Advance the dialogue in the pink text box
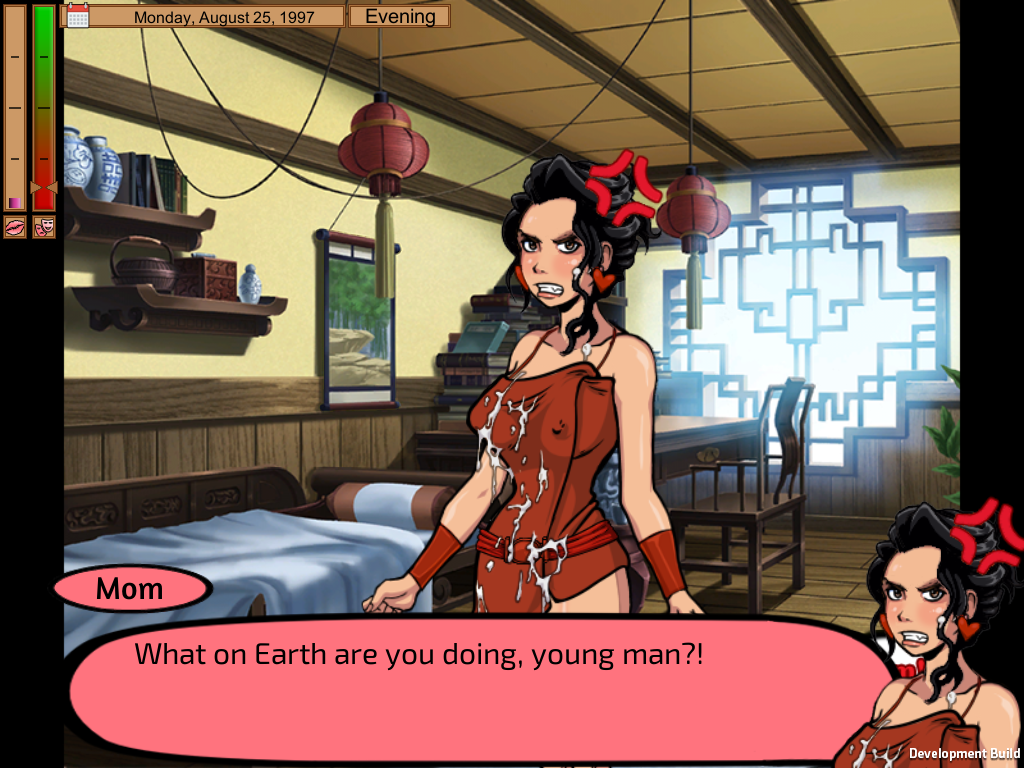 coord(470,690)
